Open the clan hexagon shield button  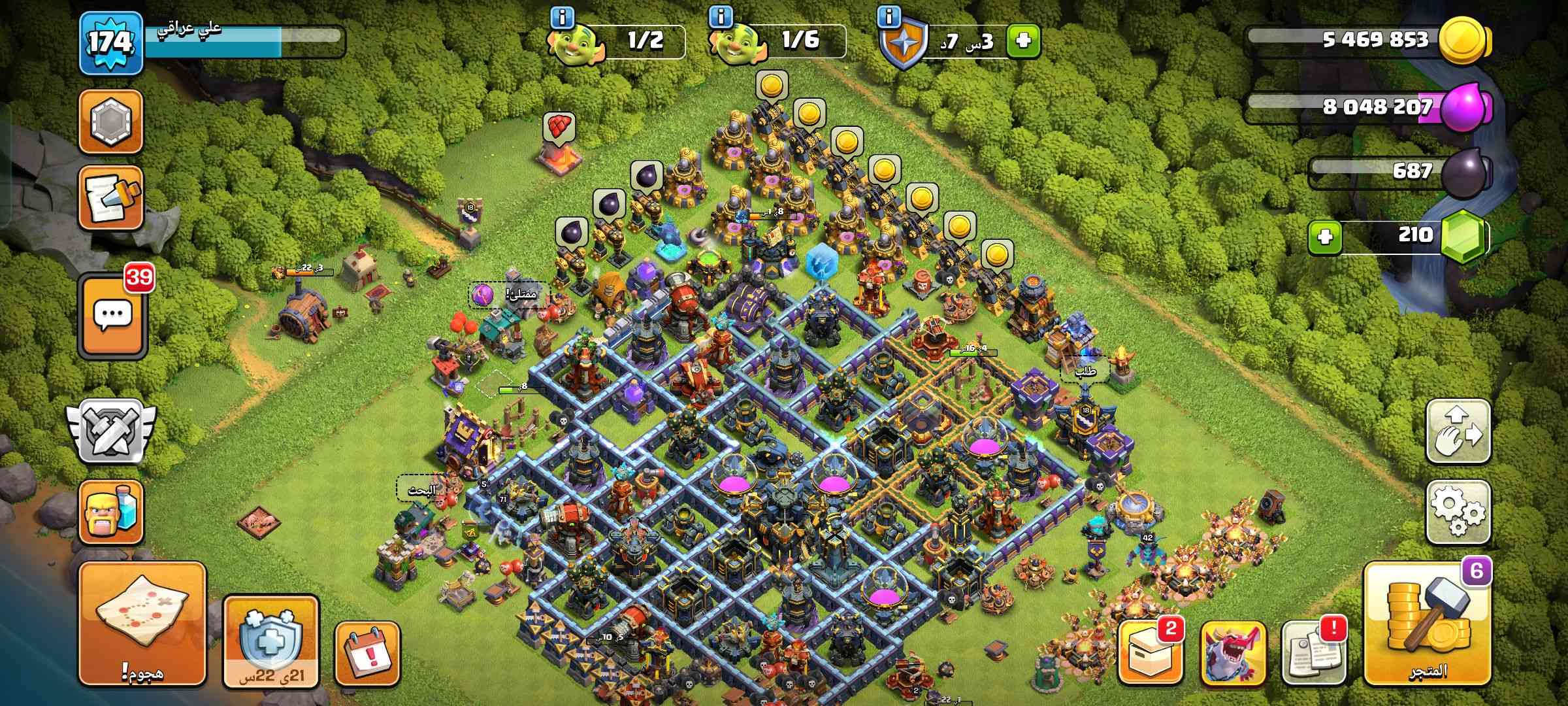pos(111,122)
